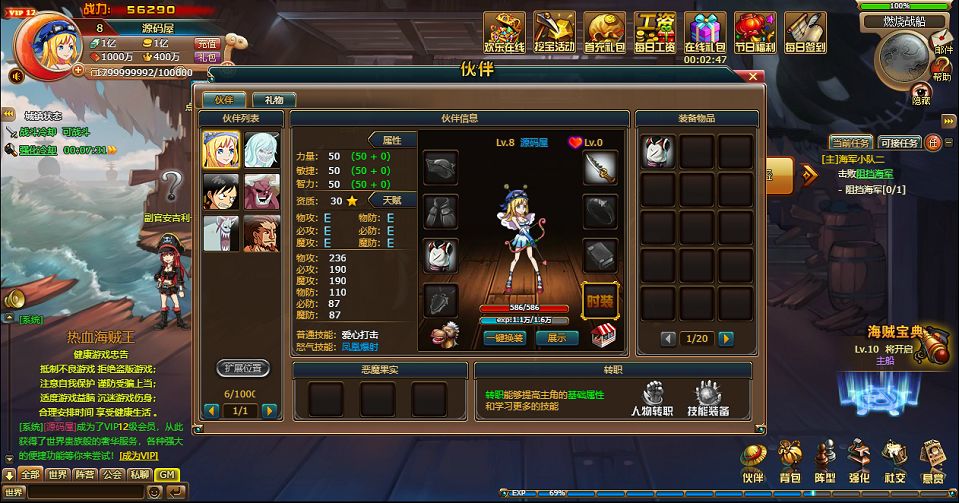Select the blonde girl partner portrait

(x=220, y=150)
